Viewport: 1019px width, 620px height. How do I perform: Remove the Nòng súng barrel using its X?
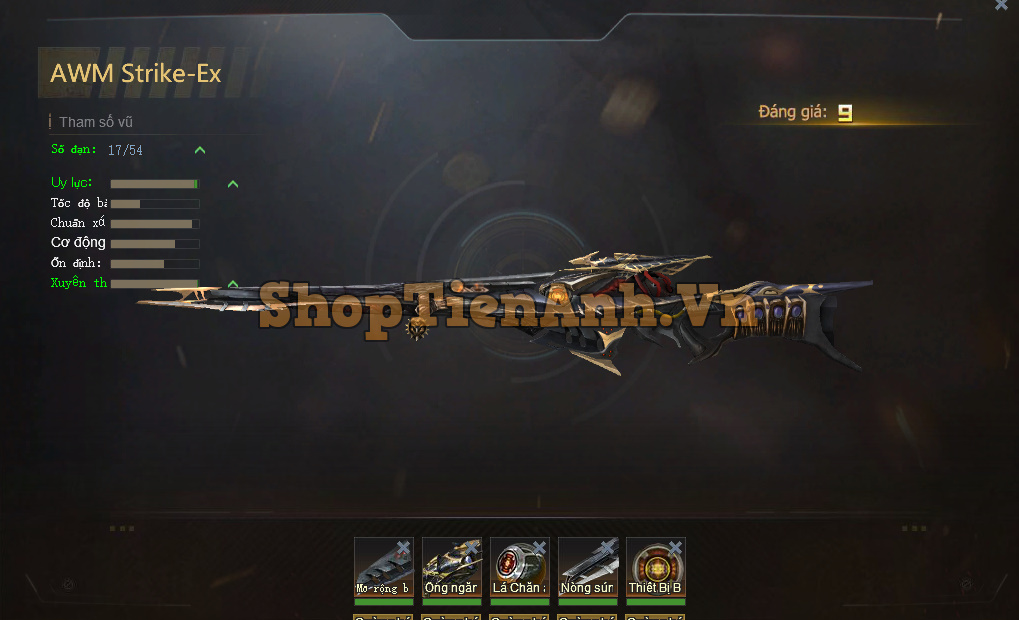[x=607, y=547]
